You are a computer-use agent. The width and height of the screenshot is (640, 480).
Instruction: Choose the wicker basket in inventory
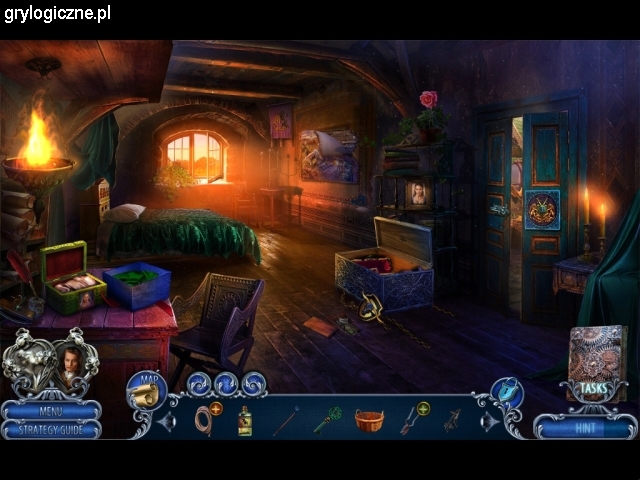click(369, 420)
